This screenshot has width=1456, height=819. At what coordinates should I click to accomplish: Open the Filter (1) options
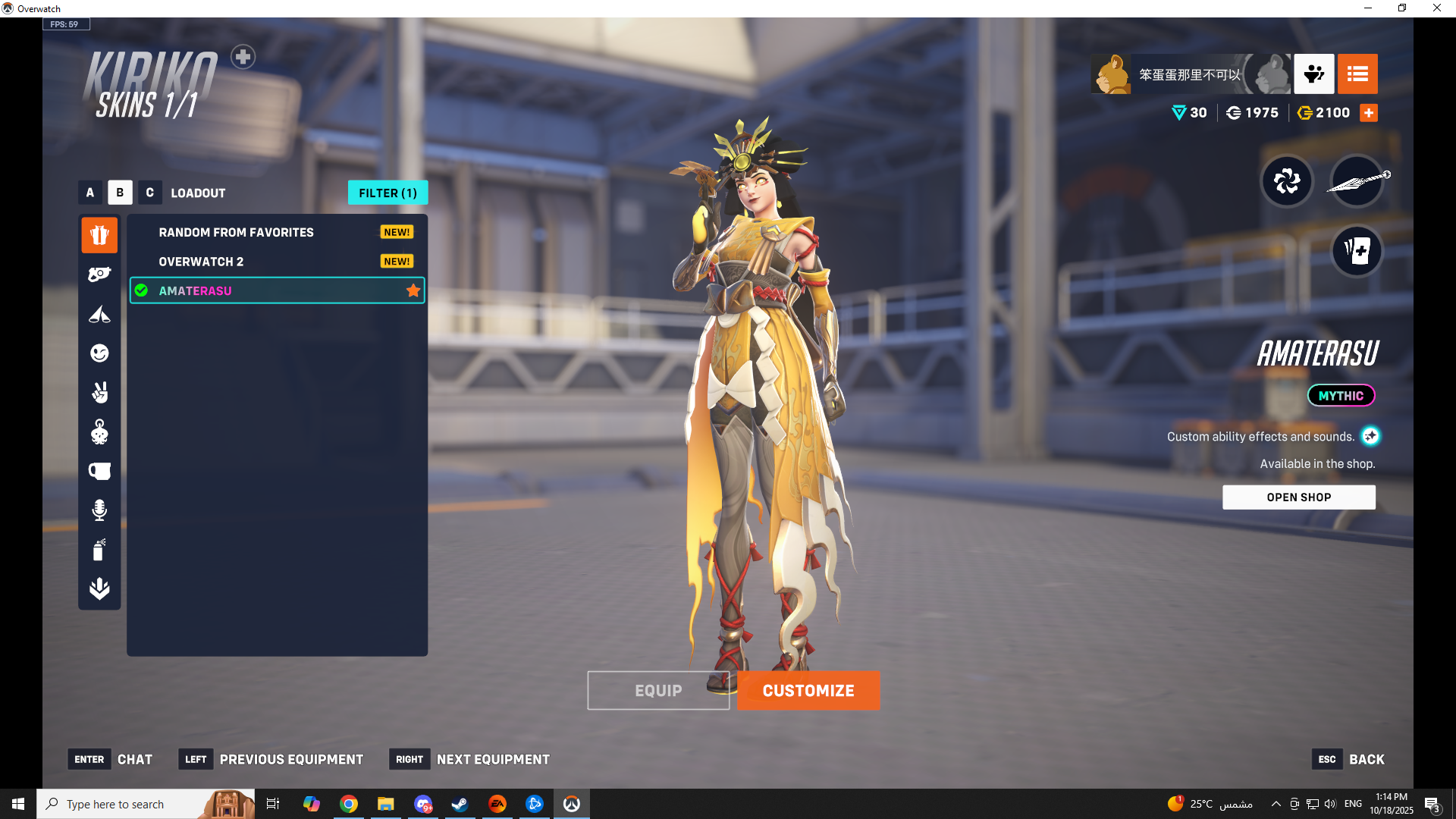tap(388, 193)
